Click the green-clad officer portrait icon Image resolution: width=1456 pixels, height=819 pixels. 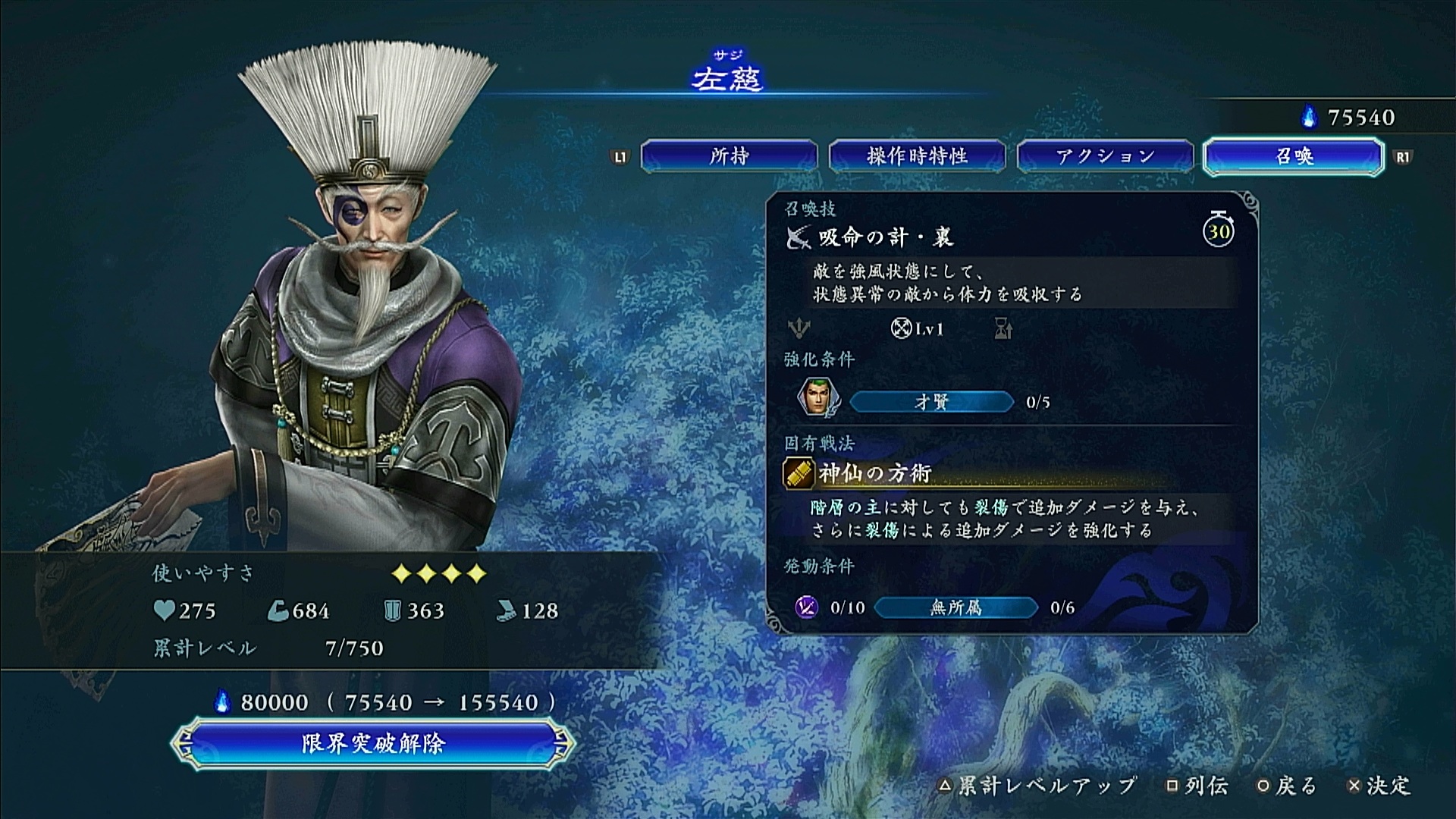point(817,397)
